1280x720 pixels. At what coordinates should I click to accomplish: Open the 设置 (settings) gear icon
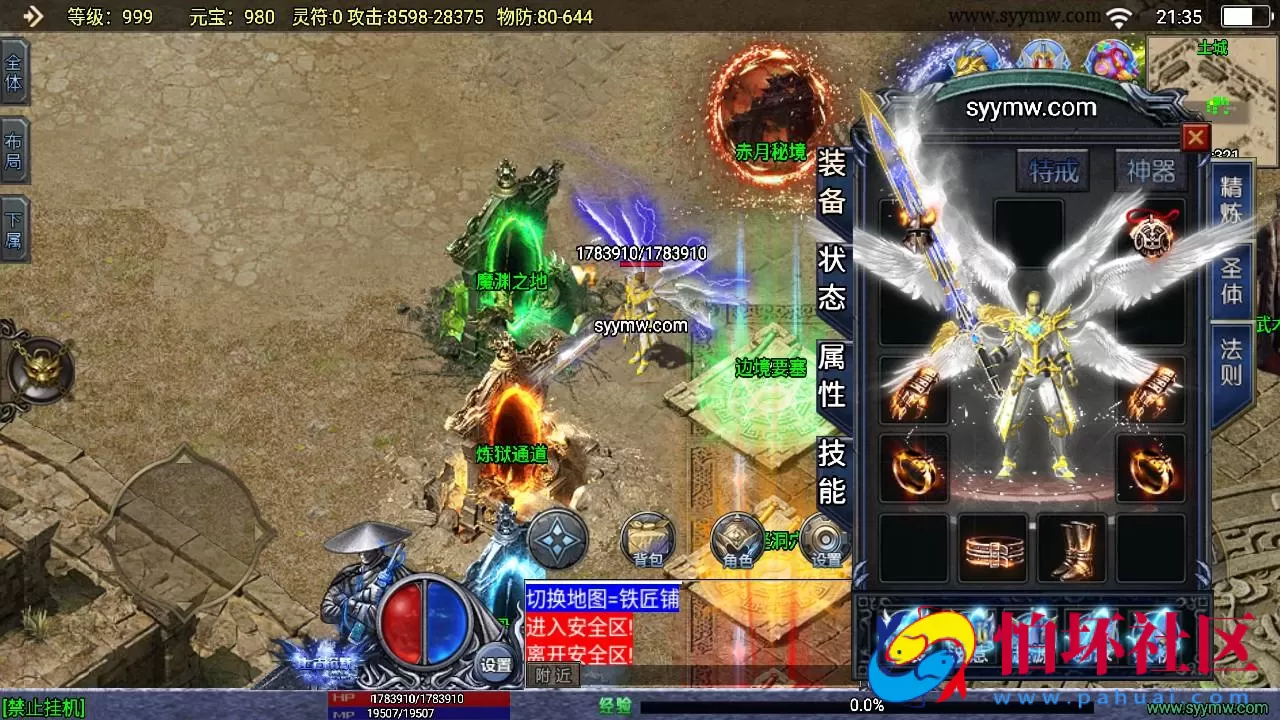[x=826, y=540]
